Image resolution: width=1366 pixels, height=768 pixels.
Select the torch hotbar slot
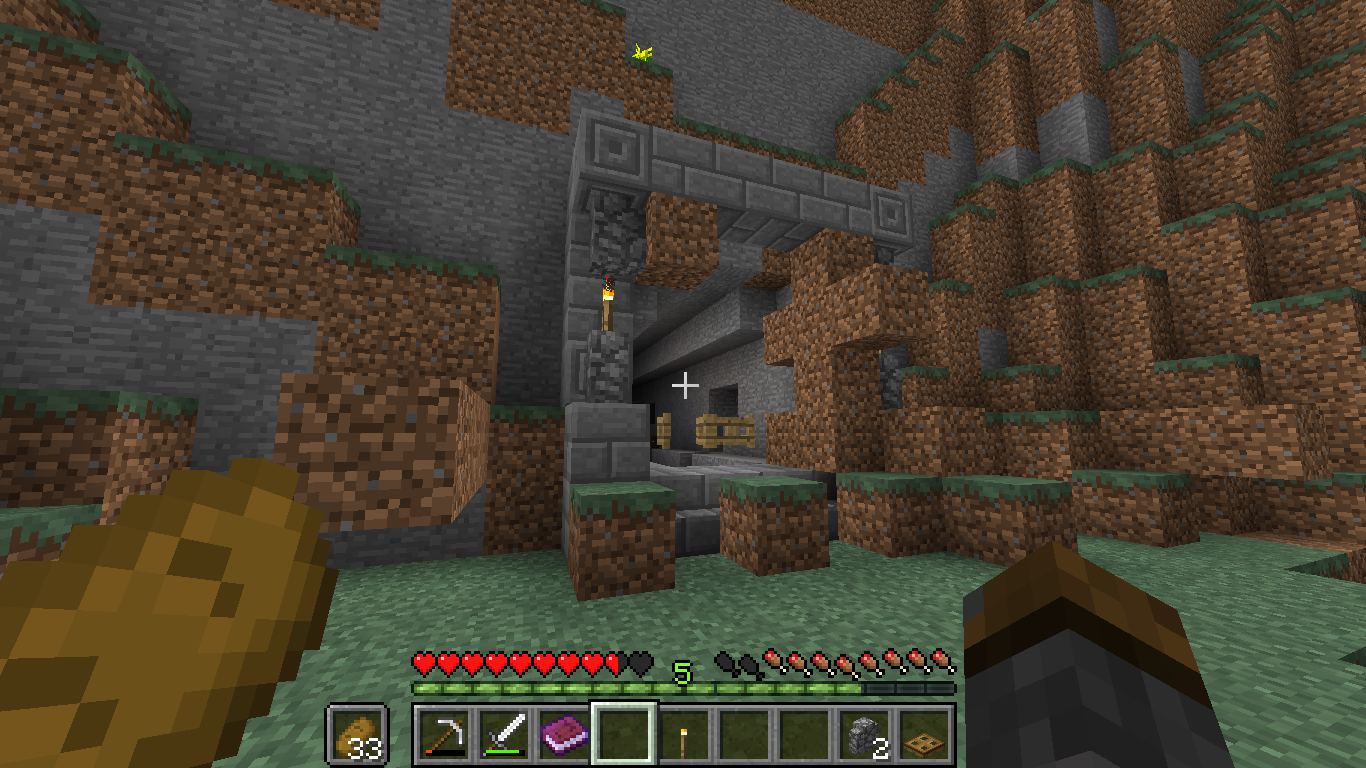point(684,735)
